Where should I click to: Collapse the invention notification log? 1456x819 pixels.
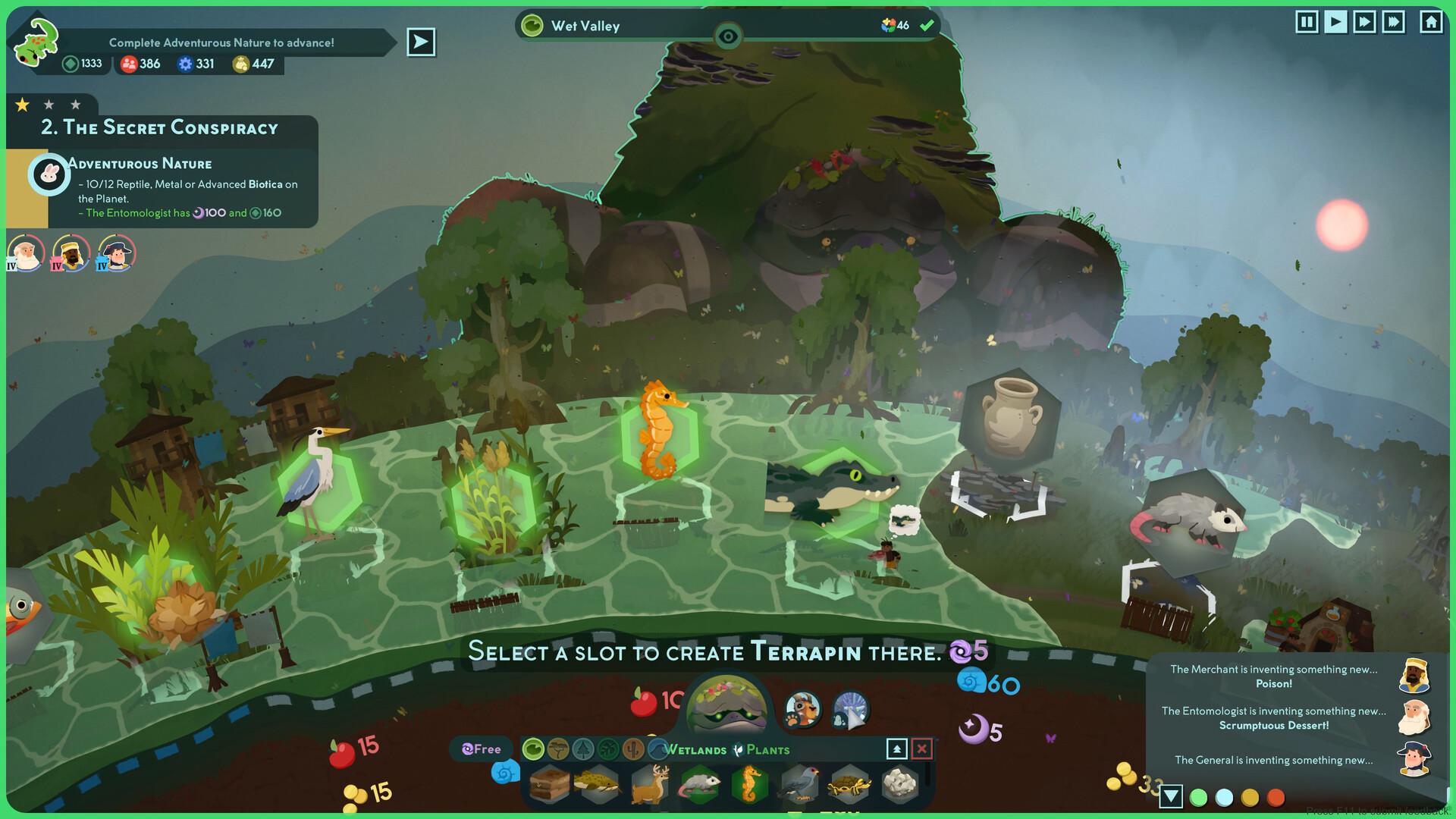pos(1171,796)
